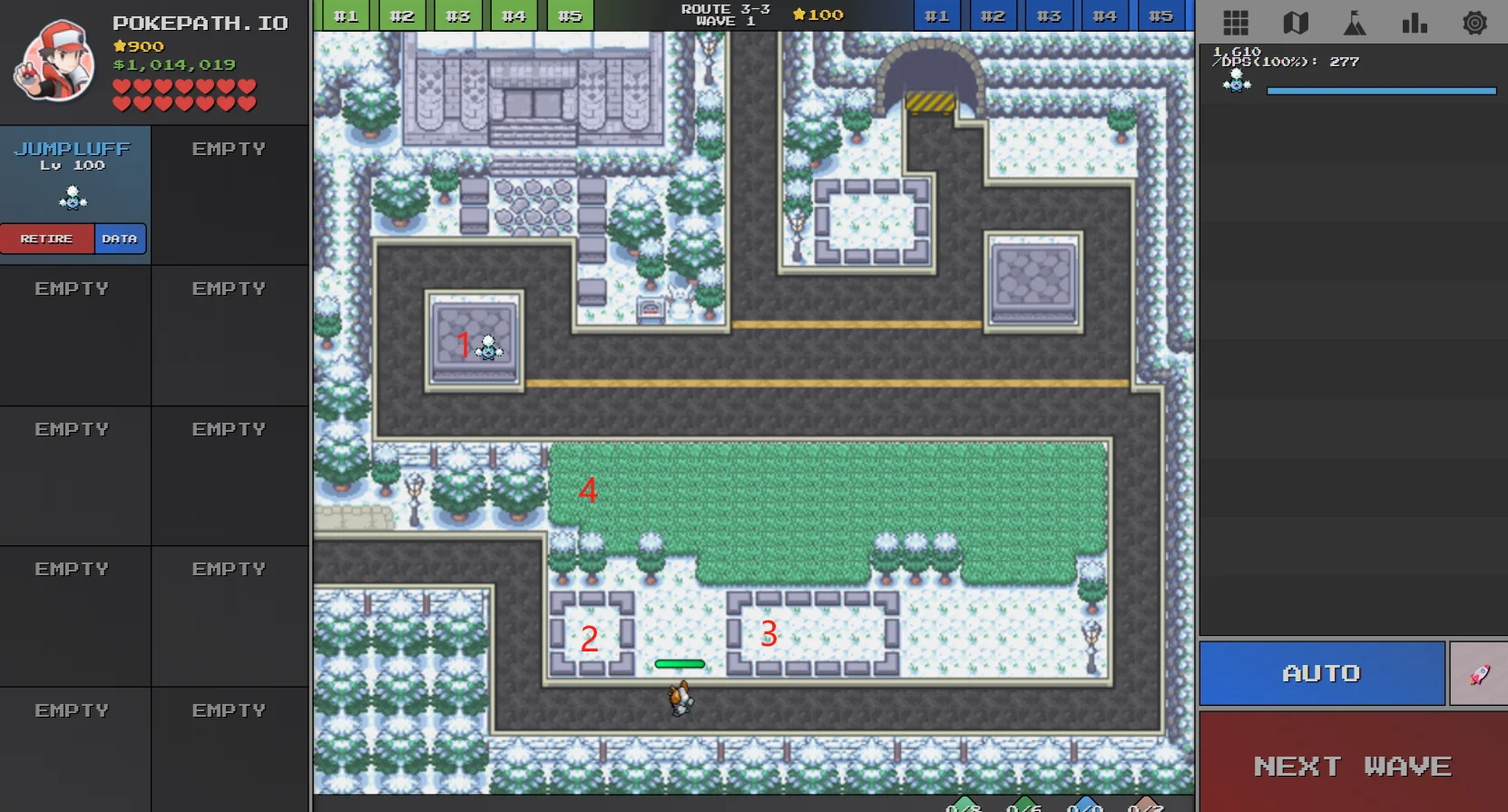Open Jumpluff's DATA panel
Screen dimensions: 1508x812
(x=120, y=239)
